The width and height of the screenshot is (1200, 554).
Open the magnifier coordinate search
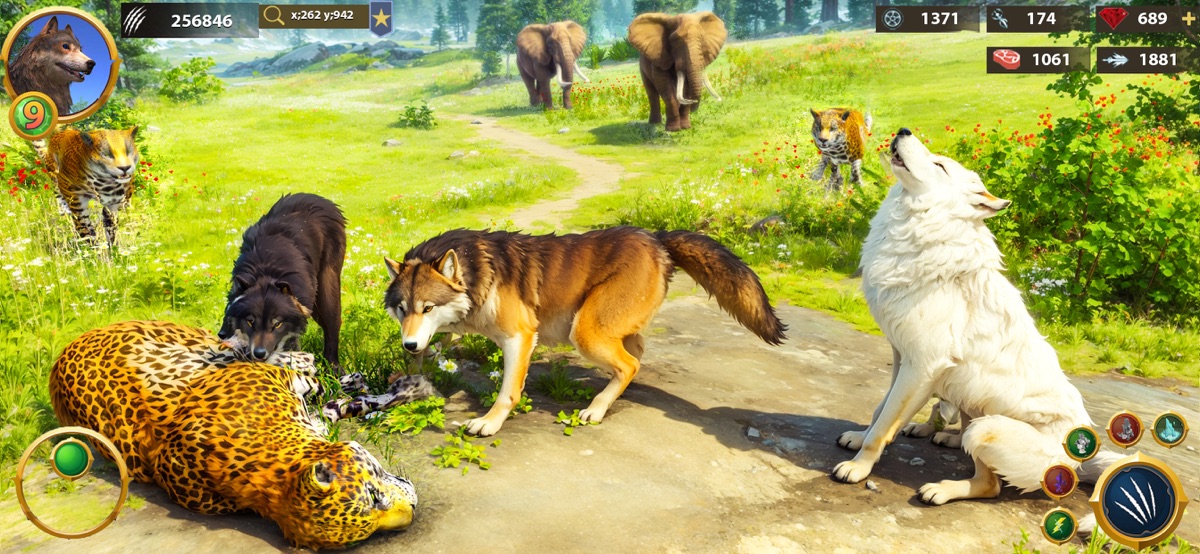pos(274,17)
